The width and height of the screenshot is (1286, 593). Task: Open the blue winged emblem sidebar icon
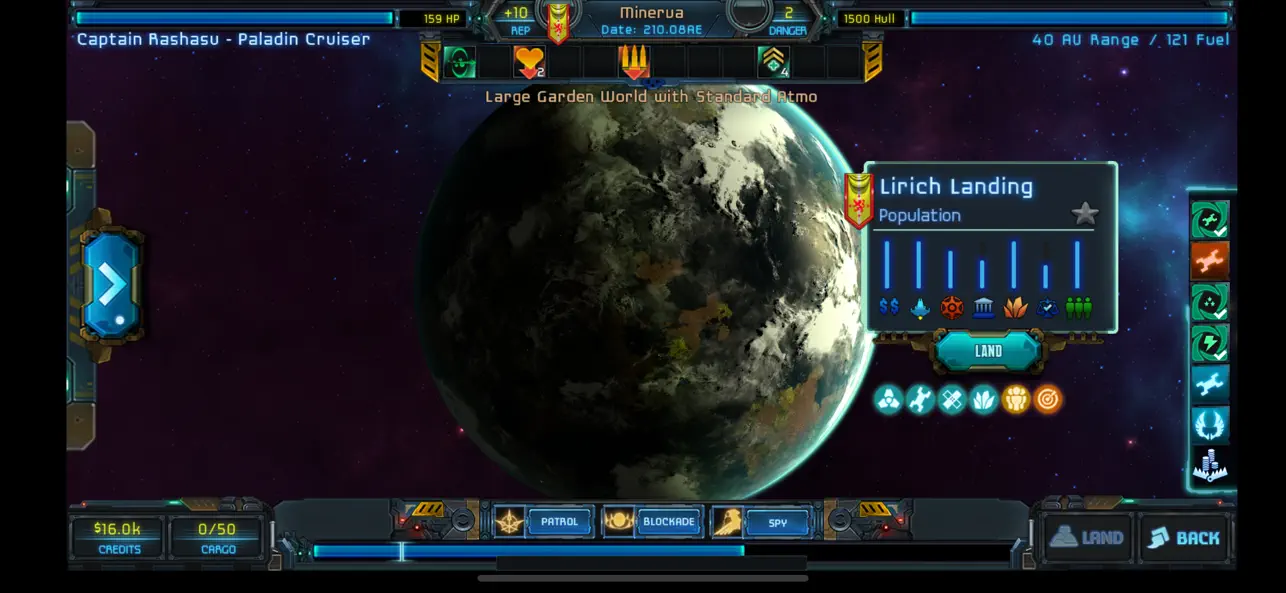(1209, 425)
